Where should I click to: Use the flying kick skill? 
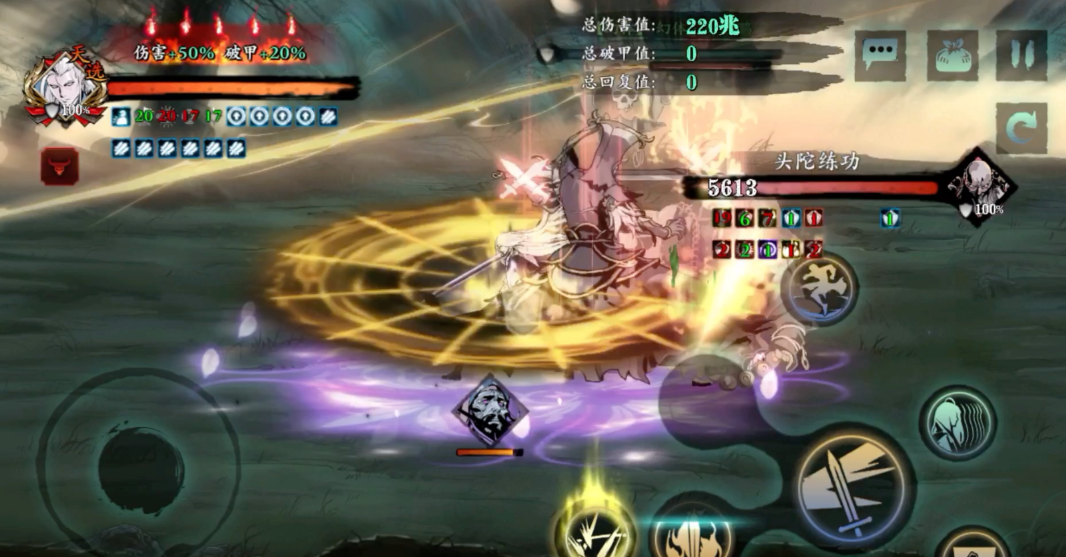coord(819,289)
